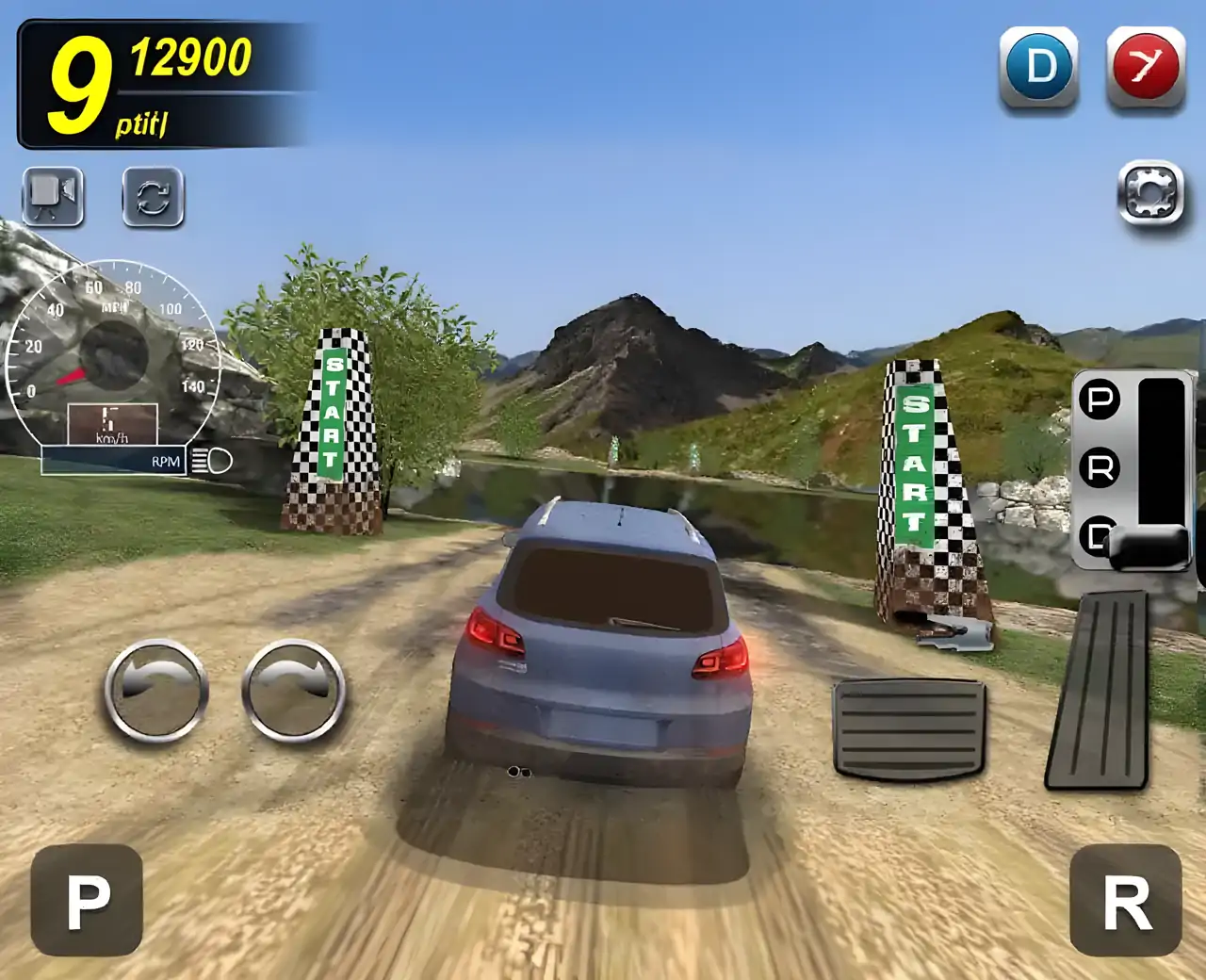Tap the blue D button
The width and height of the screenshot is (1206, 980).
point(1038,67)
